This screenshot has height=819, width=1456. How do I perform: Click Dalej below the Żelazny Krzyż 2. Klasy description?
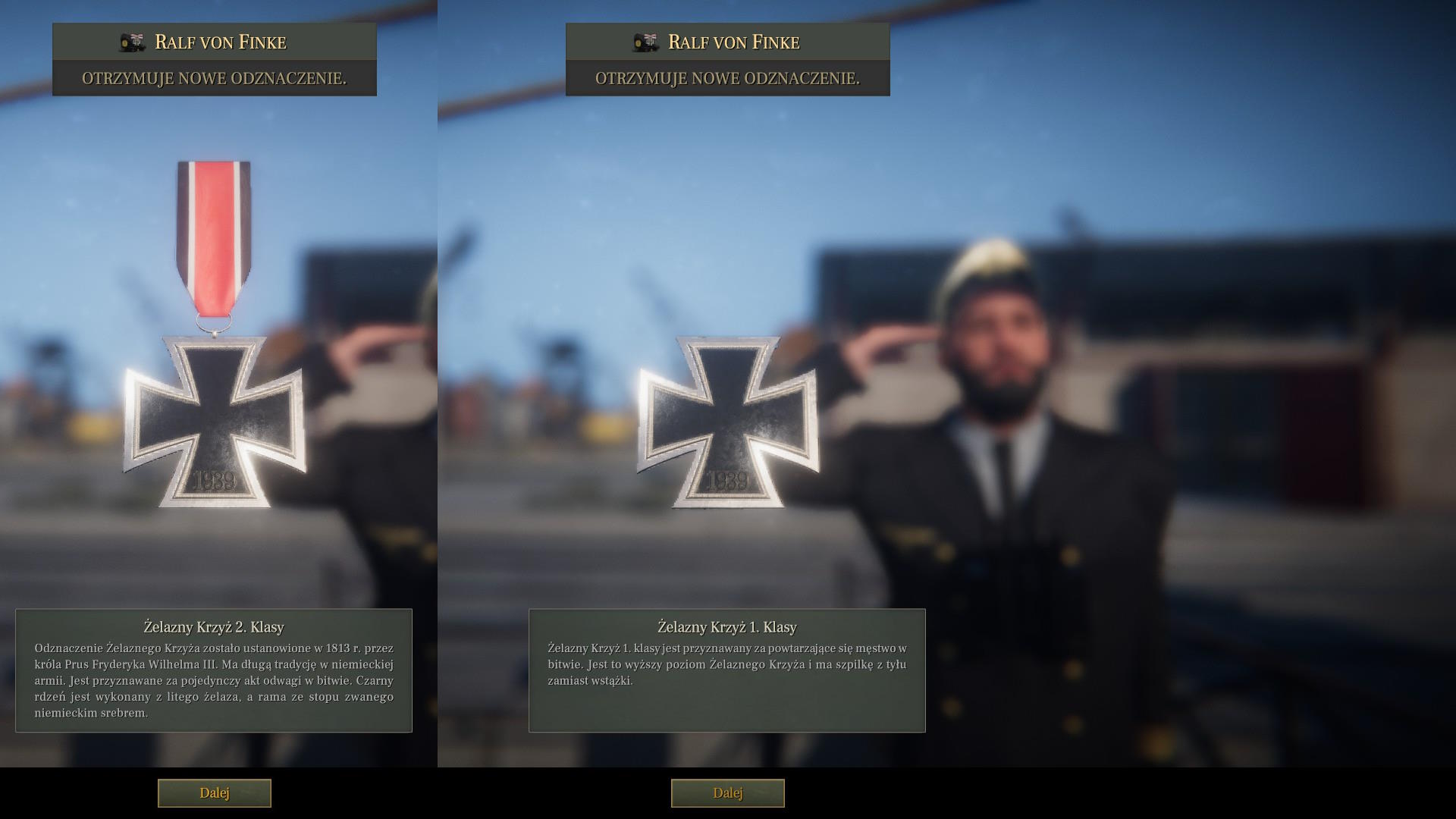[x=214, y=793]
